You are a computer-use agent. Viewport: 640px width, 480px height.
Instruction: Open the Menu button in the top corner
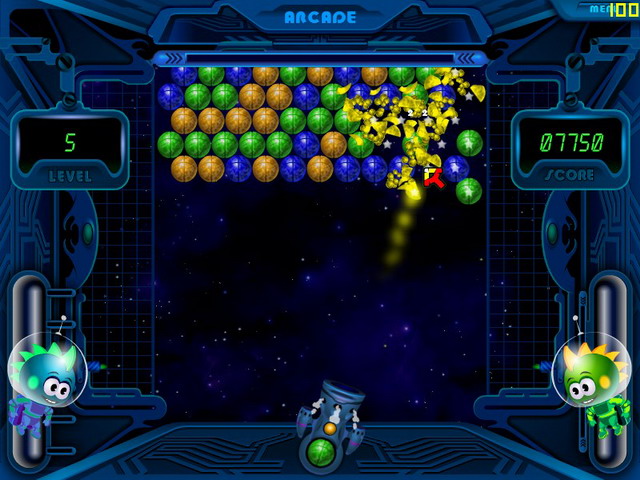[x=600, y=9]
